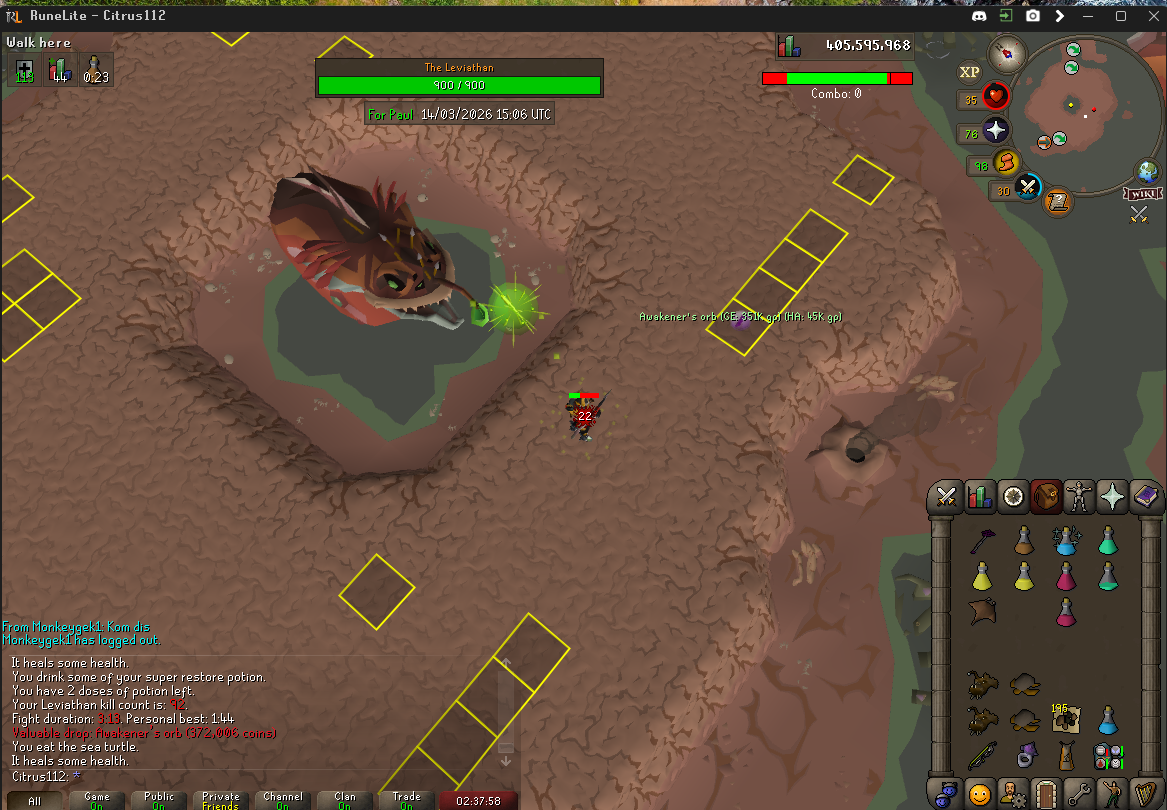Image resolution: width=1167 pixels, height=810 pixels.
Task: Switch to the Skills tab
Action: (x=979, y=496)
